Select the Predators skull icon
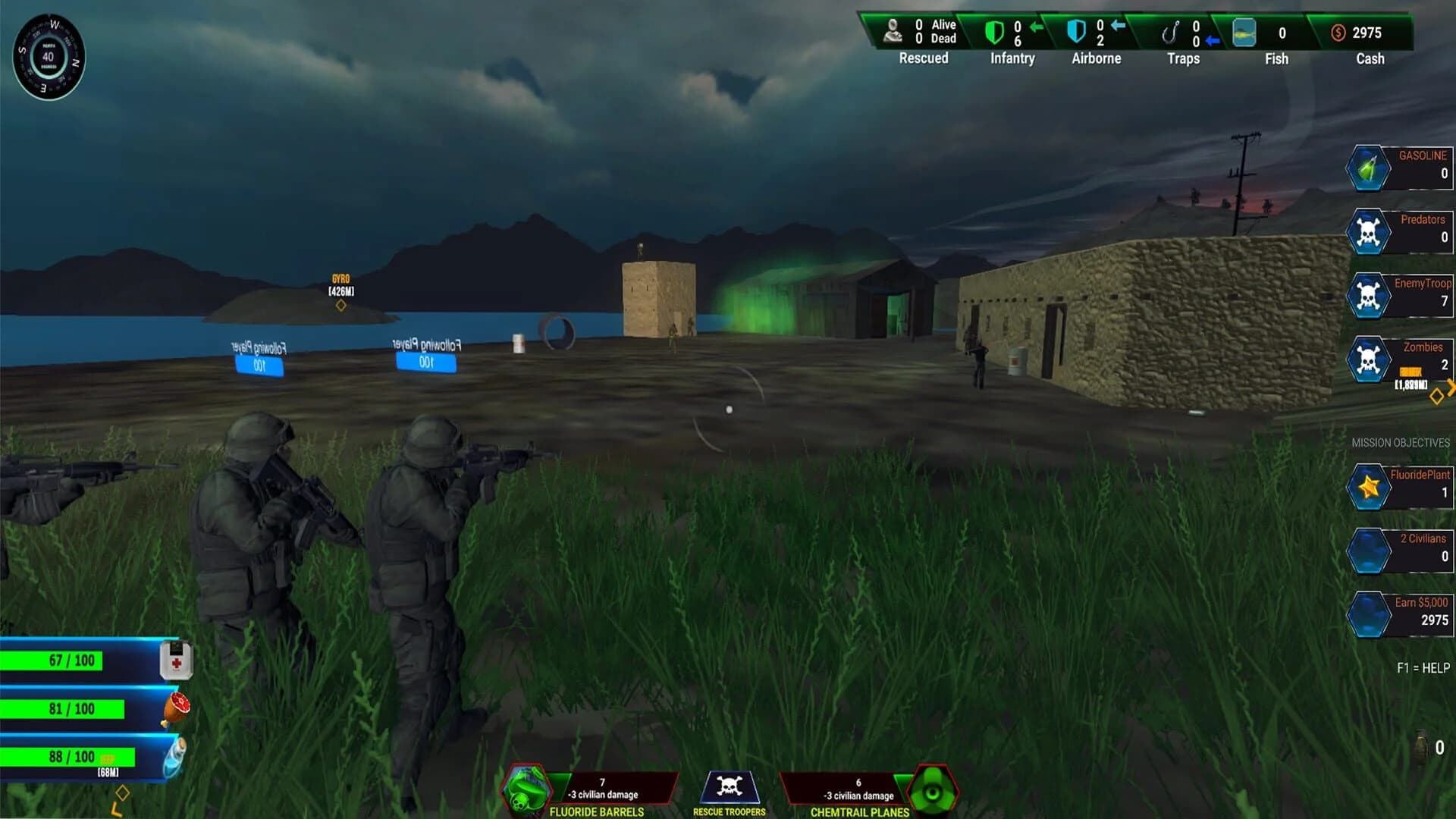1456x819 pixels. pos(1370,231)
